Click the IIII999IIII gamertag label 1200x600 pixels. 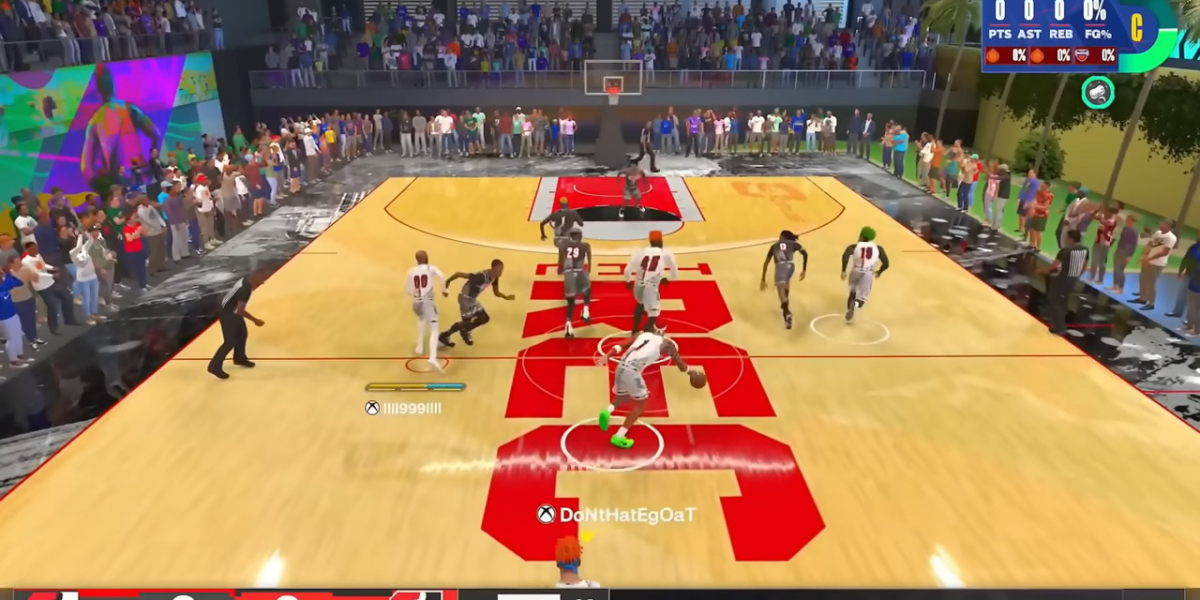click(x=404, y=408)
